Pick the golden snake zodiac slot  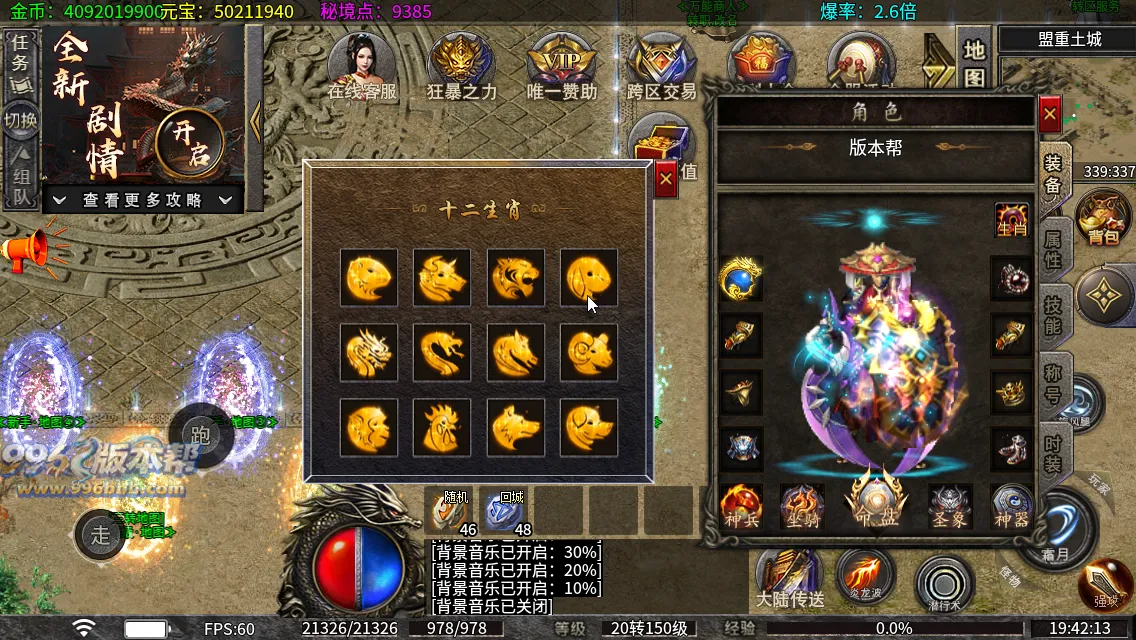[442, 352]
